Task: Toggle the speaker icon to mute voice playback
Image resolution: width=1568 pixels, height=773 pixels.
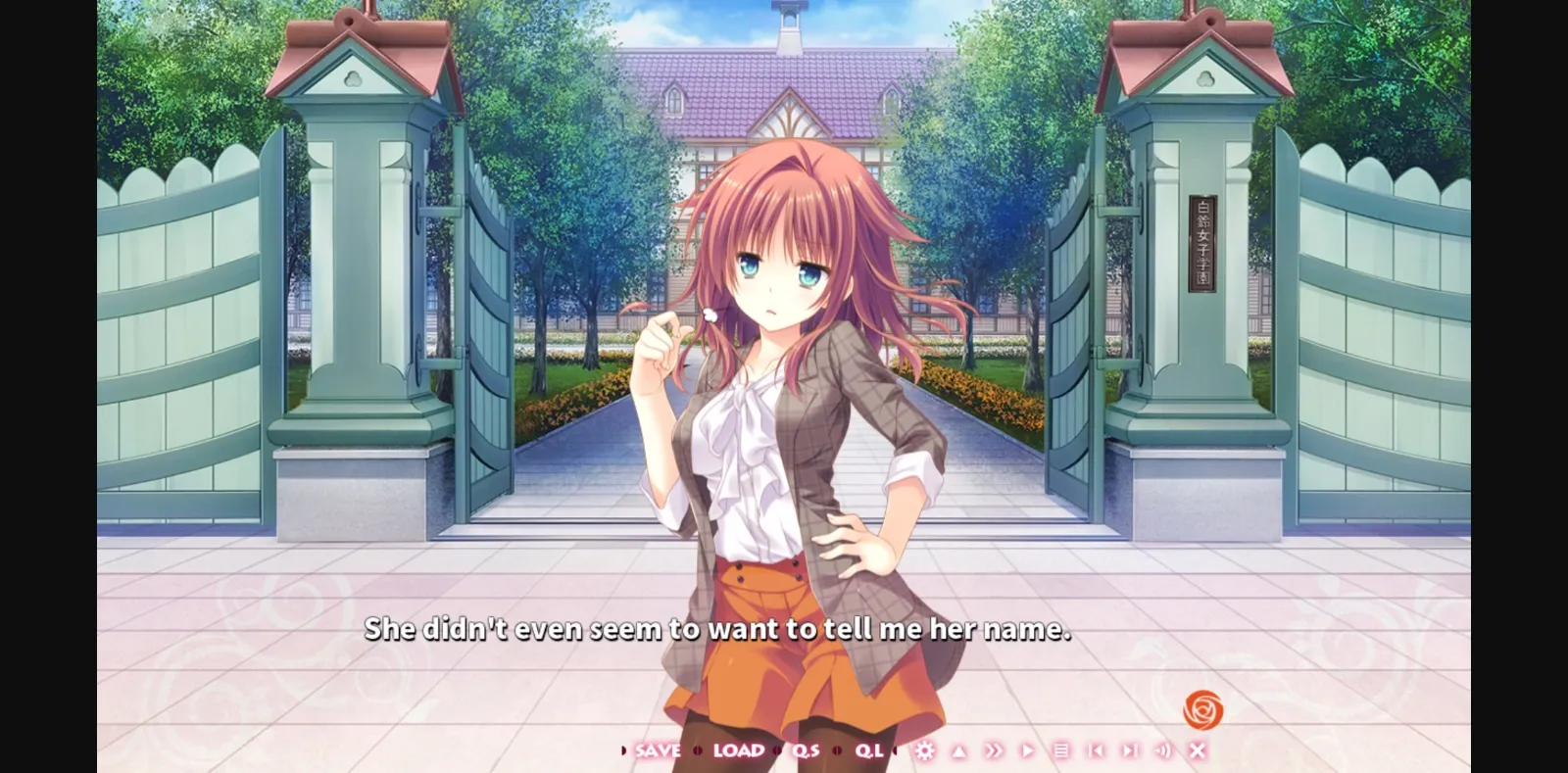Action: [x=1161, y=750]
